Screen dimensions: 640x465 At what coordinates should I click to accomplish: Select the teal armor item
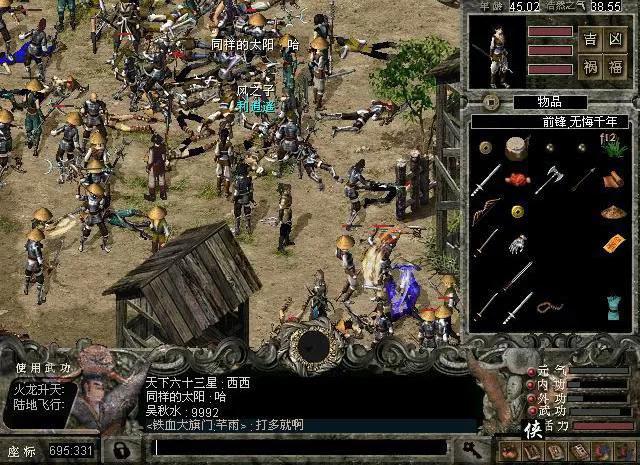[612, 305]
